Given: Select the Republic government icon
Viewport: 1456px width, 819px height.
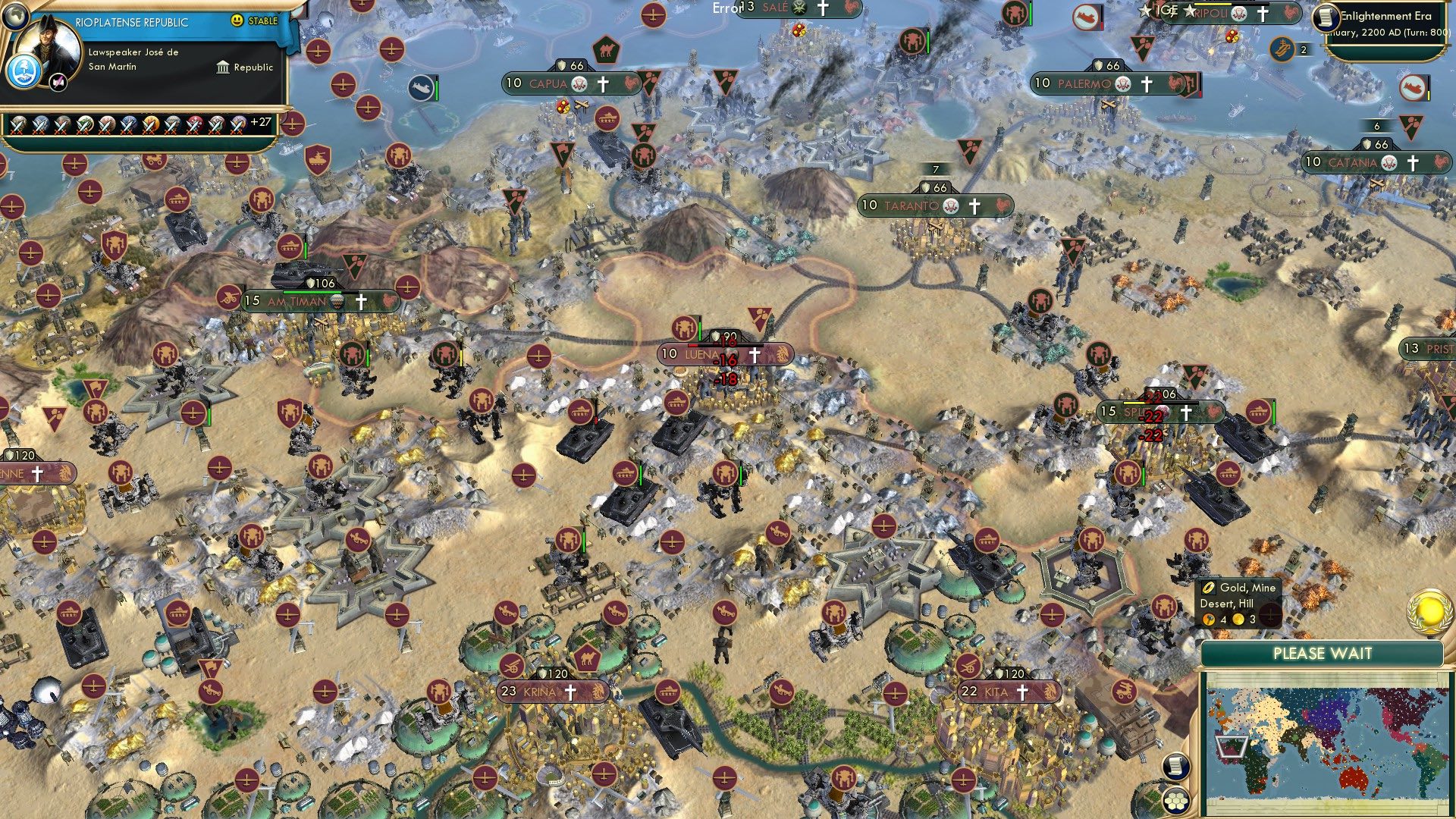Looking at the screenshot, I should [223, 68].
